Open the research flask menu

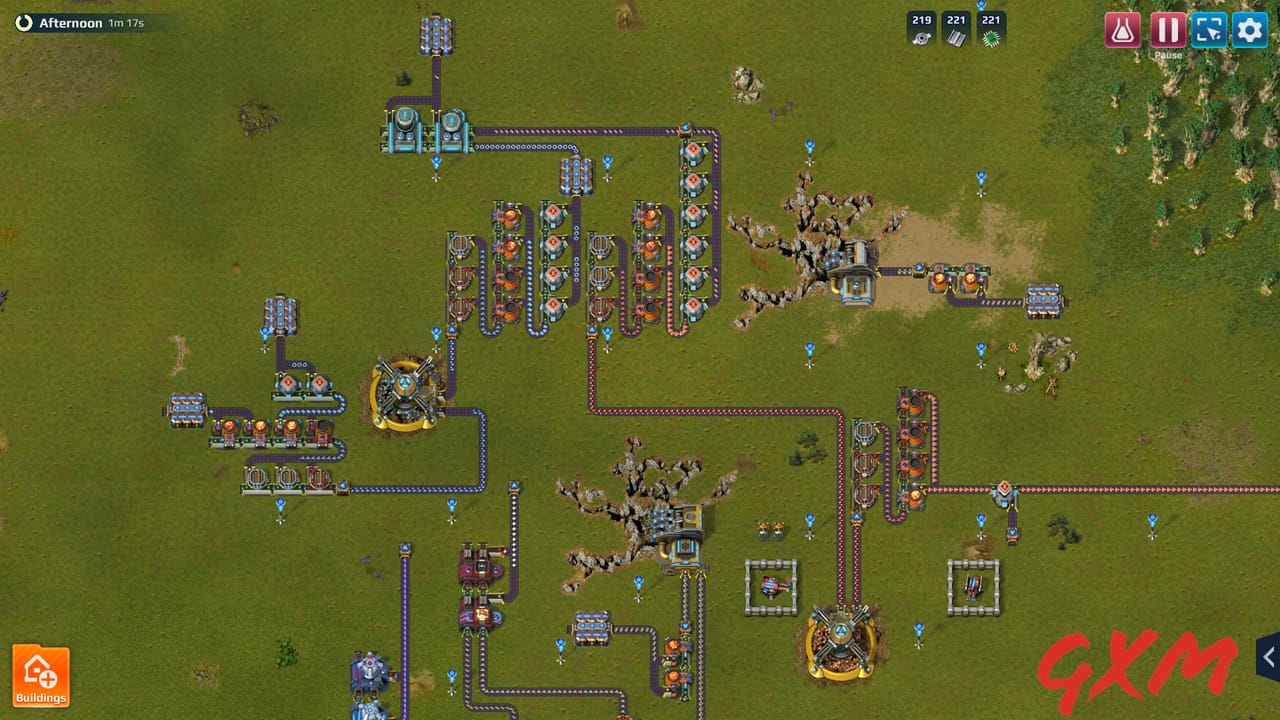point(1121,29)
